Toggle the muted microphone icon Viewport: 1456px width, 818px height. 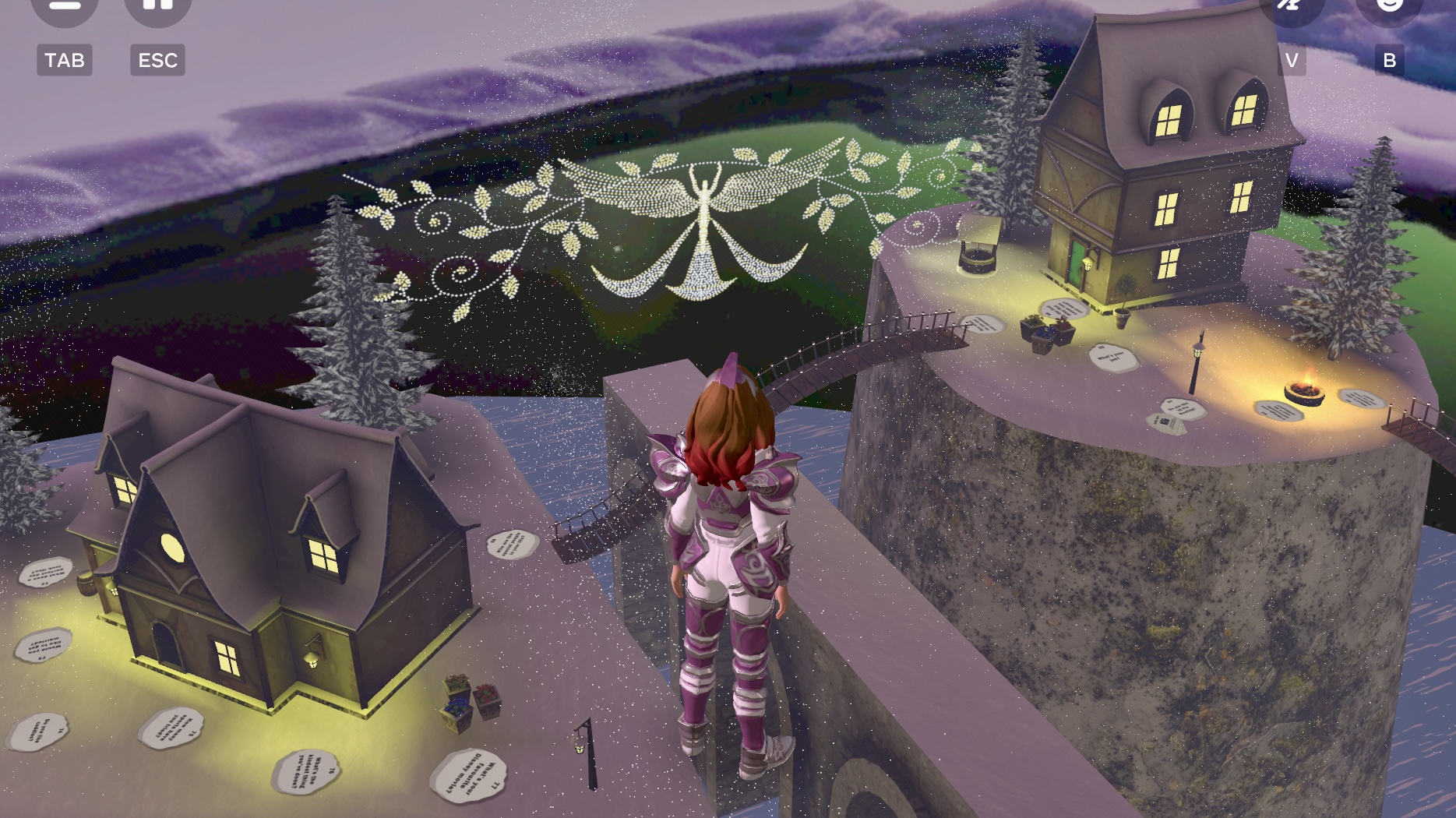pos(1291,6)
